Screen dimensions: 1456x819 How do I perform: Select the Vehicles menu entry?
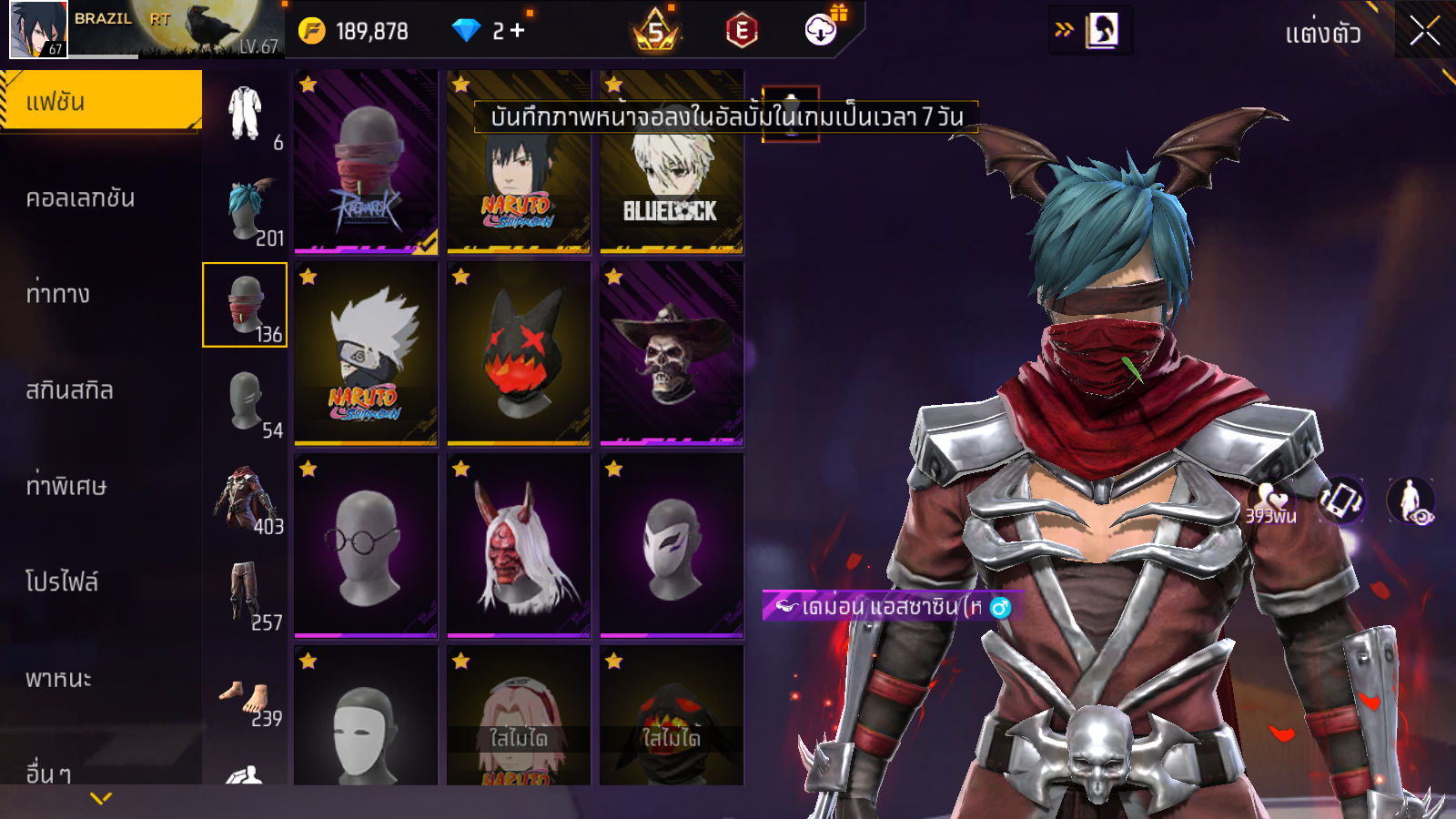click(58, 679)
